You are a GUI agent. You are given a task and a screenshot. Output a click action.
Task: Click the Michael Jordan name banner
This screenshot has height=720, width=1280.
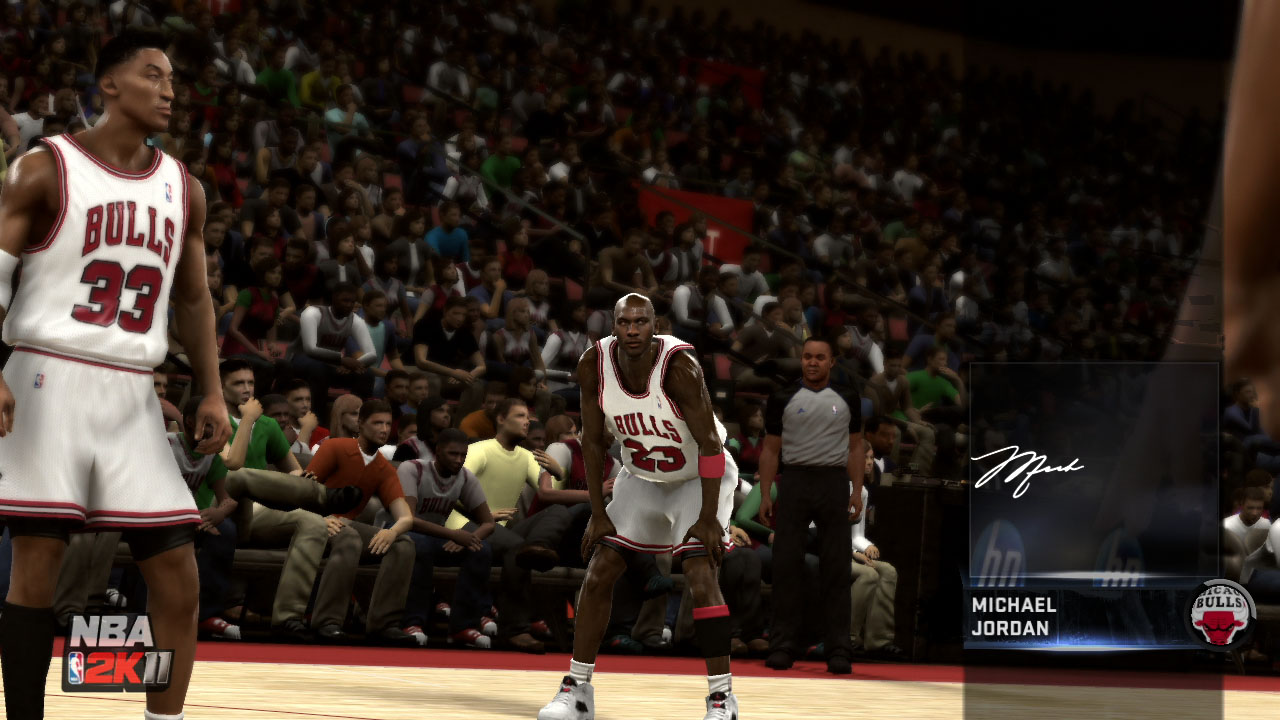pos(1014,617)
